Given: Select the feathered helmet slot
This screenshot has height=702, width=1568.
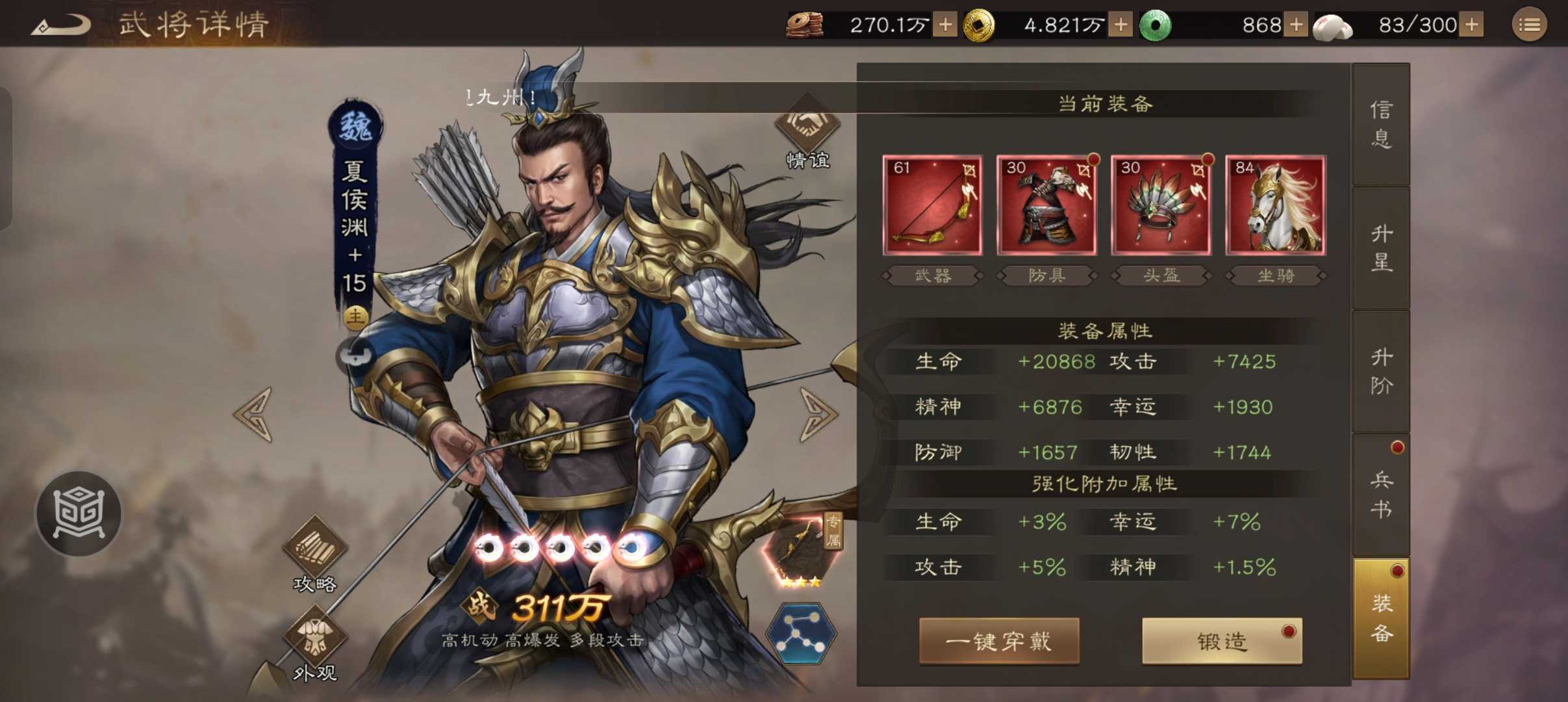Looking at the screenshot, I should [1161, 205].
